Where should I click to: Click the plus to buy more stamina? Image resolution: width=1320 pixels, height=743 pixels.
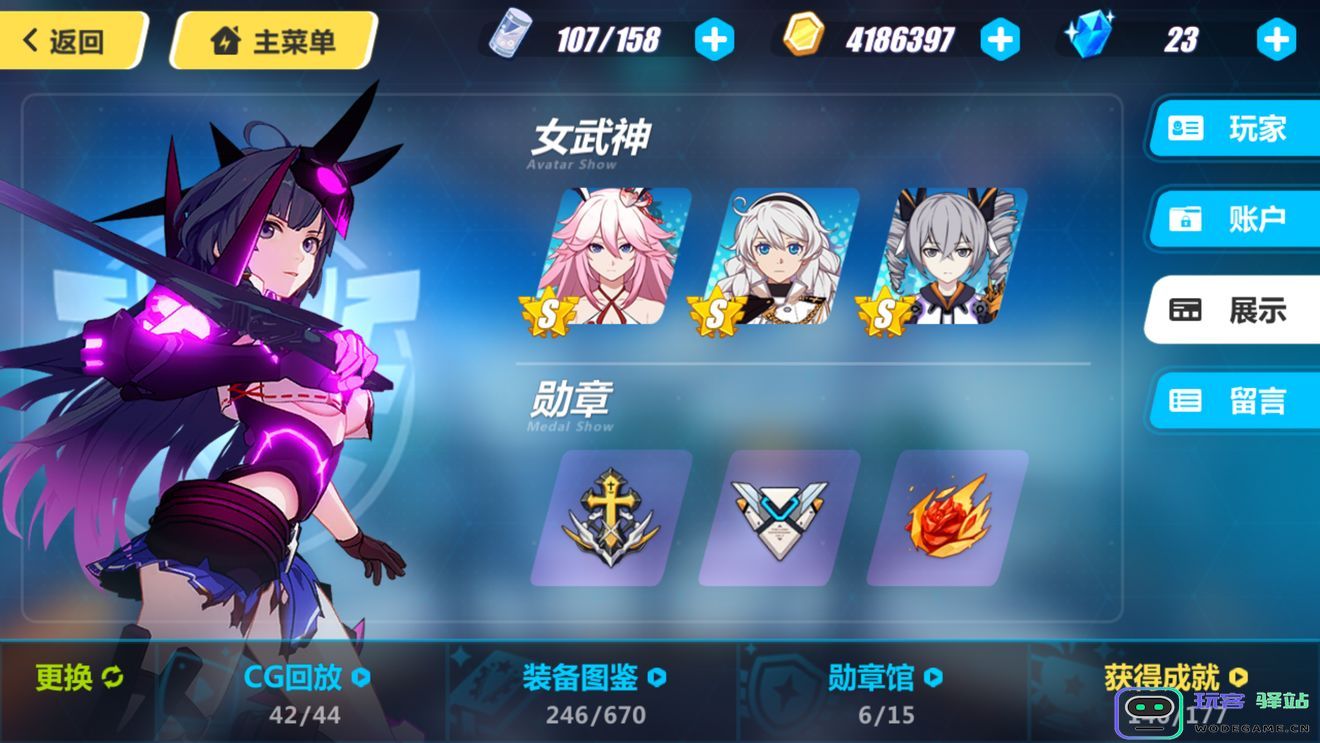pos(714,38)
